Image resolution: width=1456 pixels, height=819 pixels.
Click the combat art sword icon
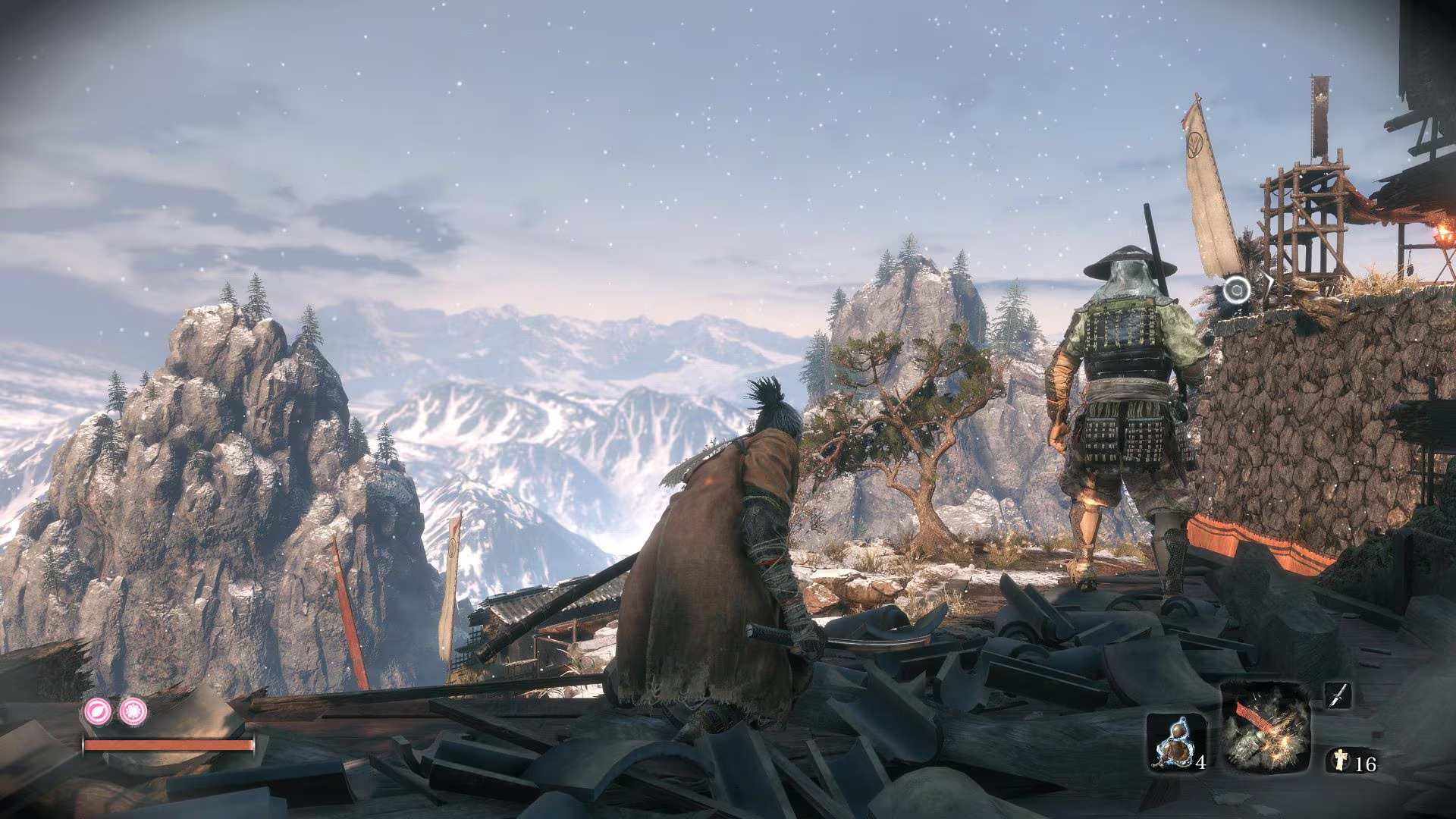click(x=1338, y=695)
